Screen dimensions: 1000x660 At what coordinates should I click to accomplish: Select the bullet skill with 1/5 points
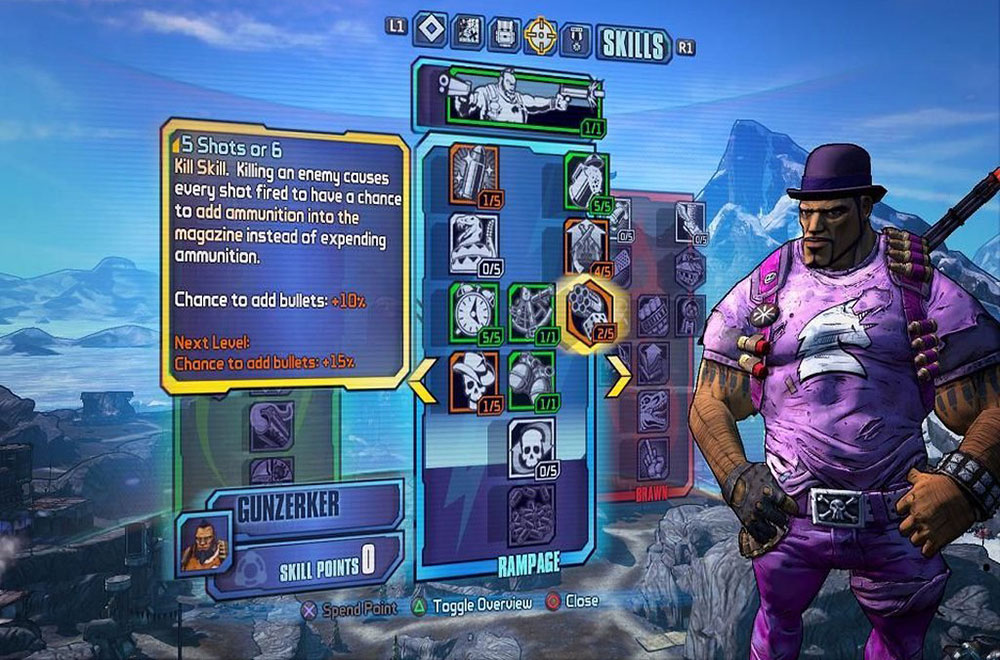(469, 170)
